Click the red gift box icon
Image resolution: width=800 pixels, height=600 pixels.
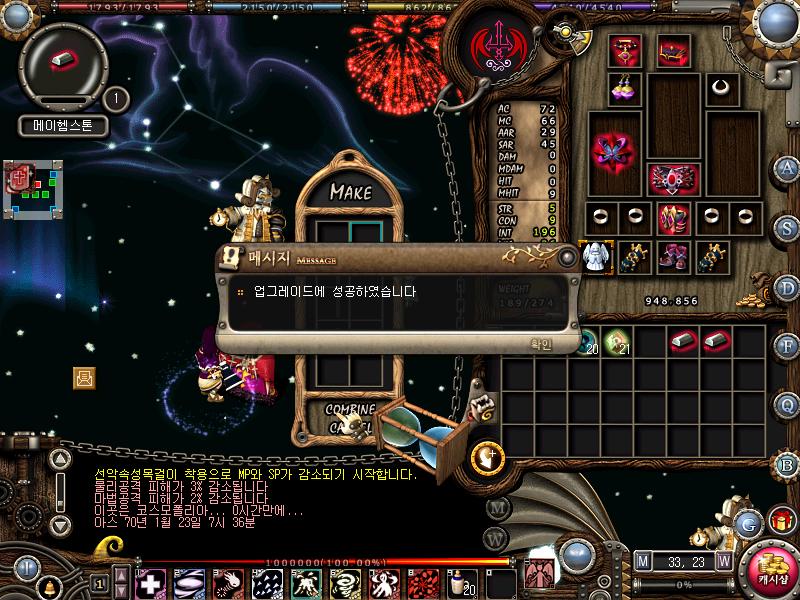[x=780, y=520]
